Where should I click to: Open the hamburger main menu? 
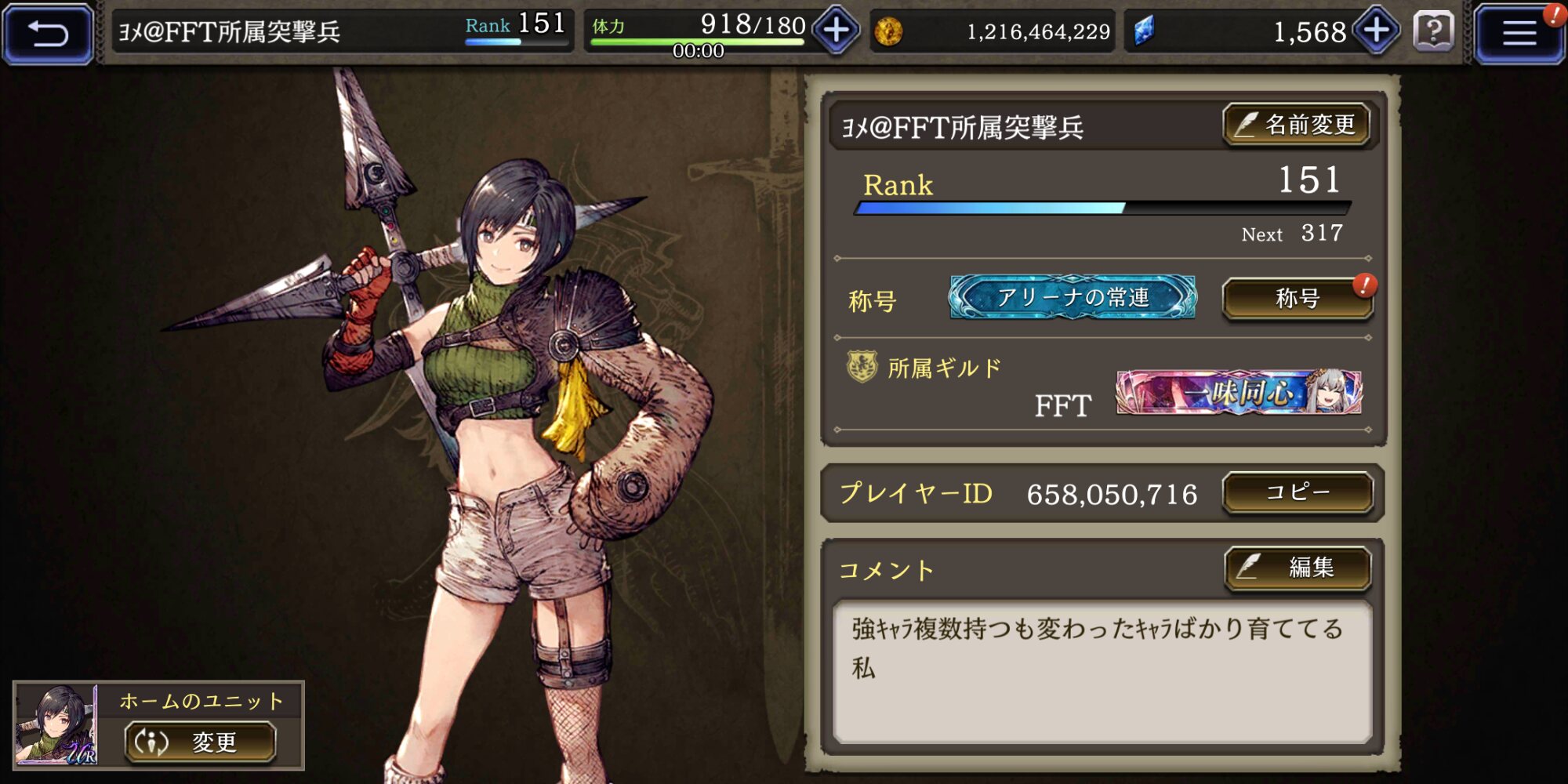point(1518,33)
